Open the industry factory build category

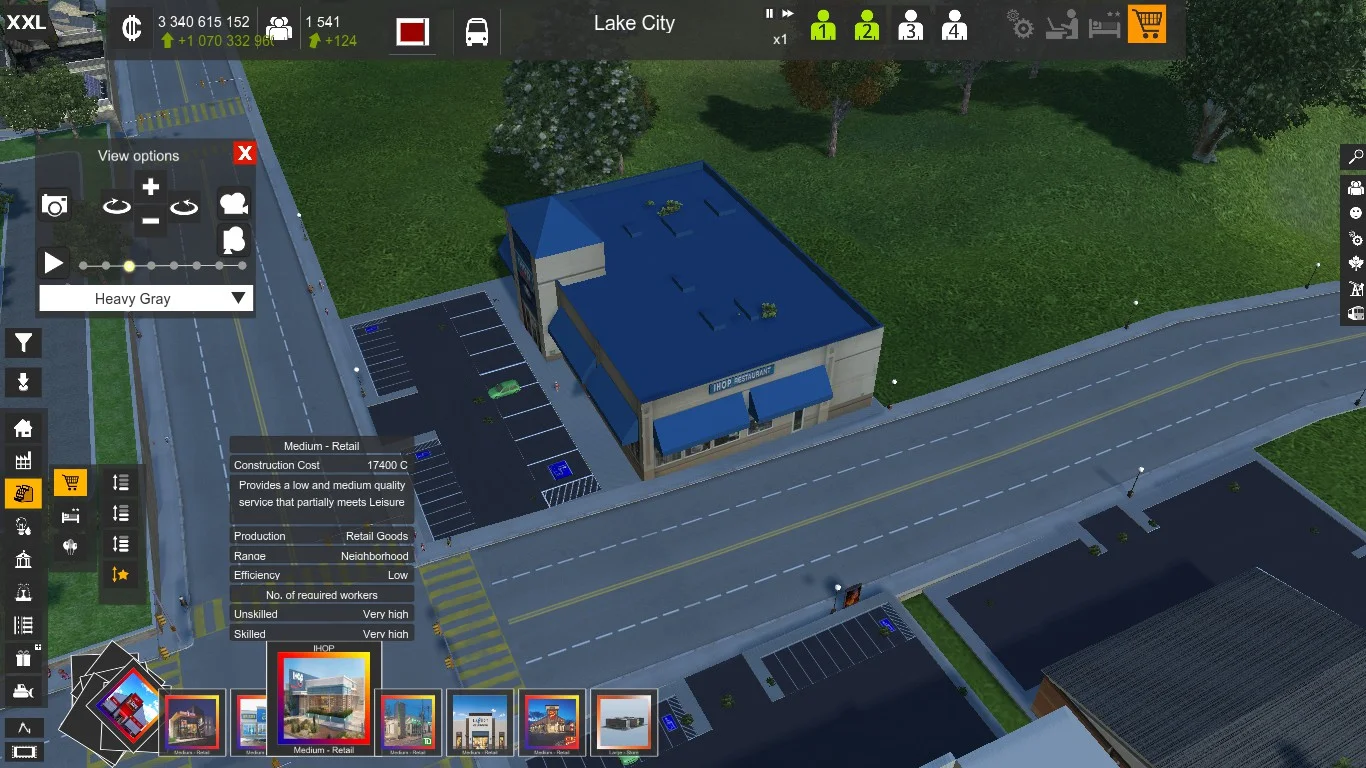(x=23, y=461)
